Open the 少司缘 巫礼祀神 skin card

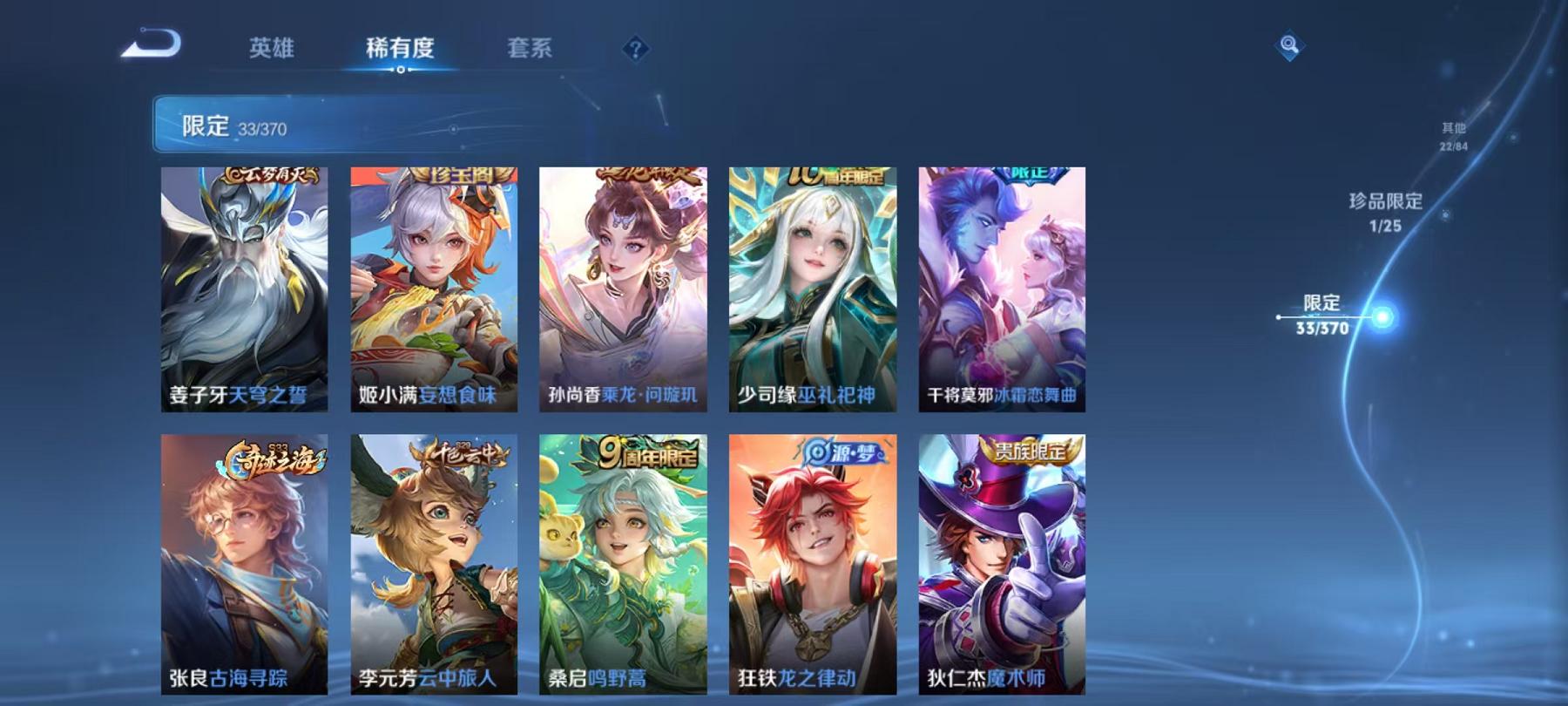[x=814, y=288]
